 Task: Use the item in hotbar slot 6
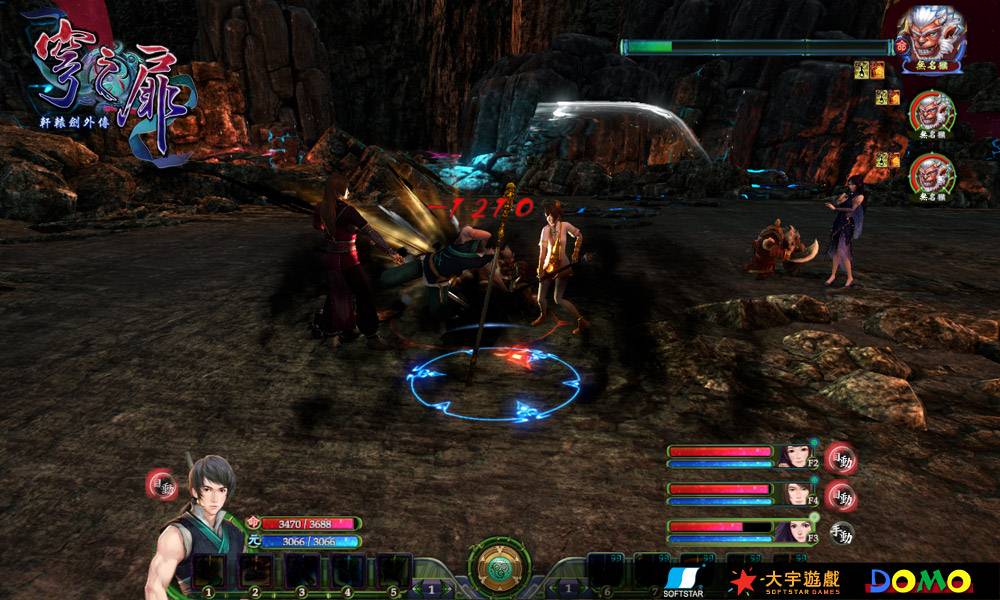coord(606,571)
